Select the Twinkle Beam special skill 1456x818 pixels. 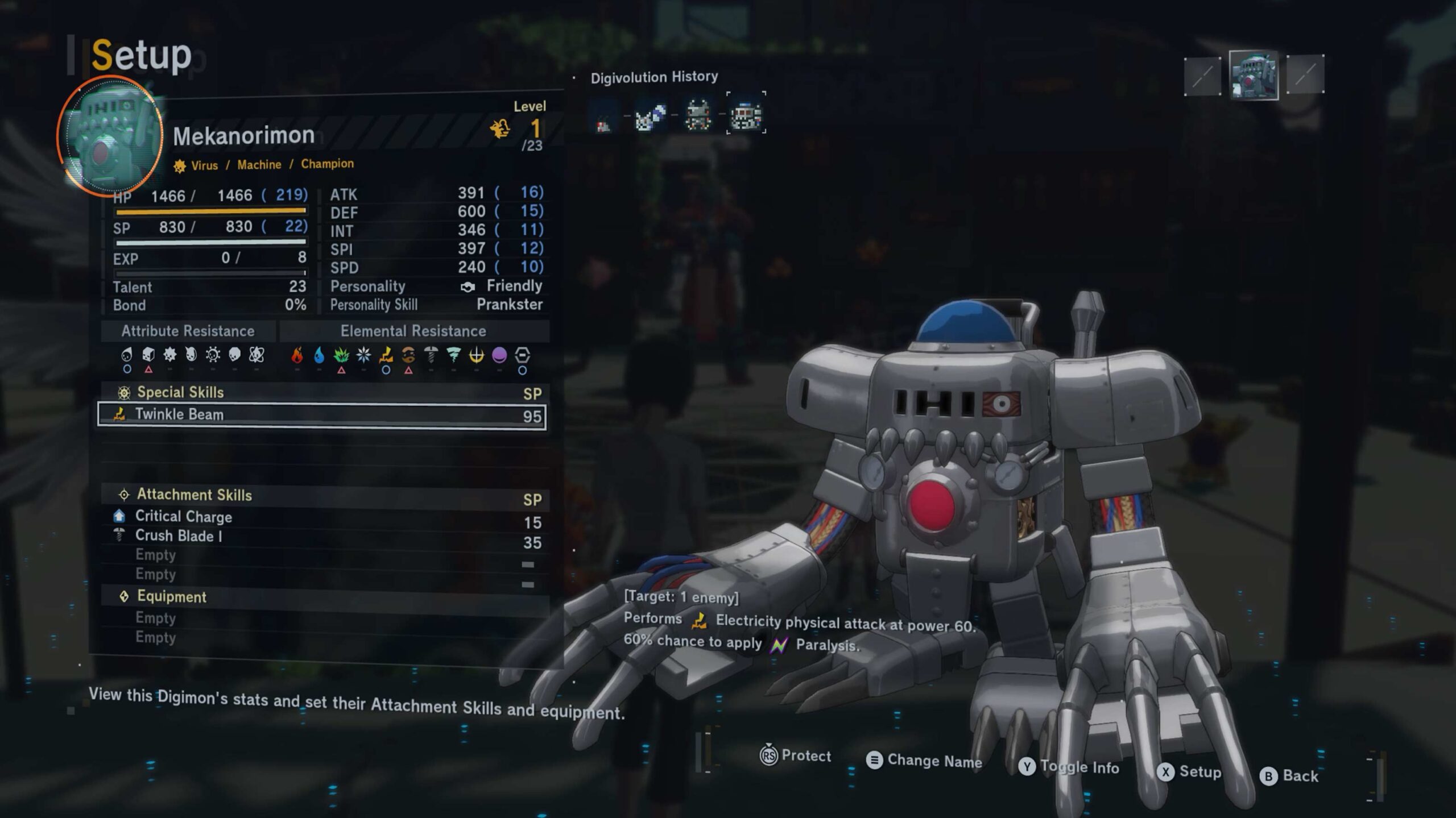coord(321,416)
